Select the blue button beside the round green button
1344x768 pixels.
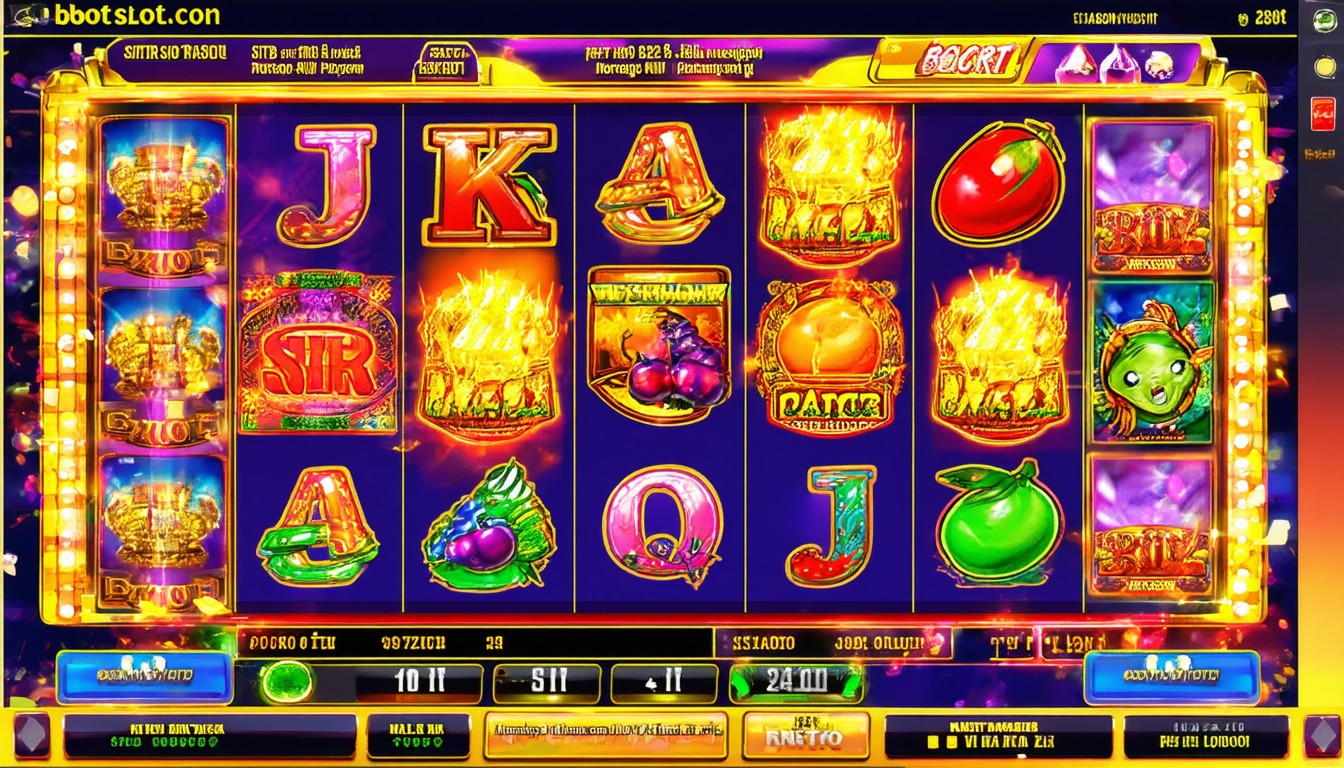click(144, 677)
